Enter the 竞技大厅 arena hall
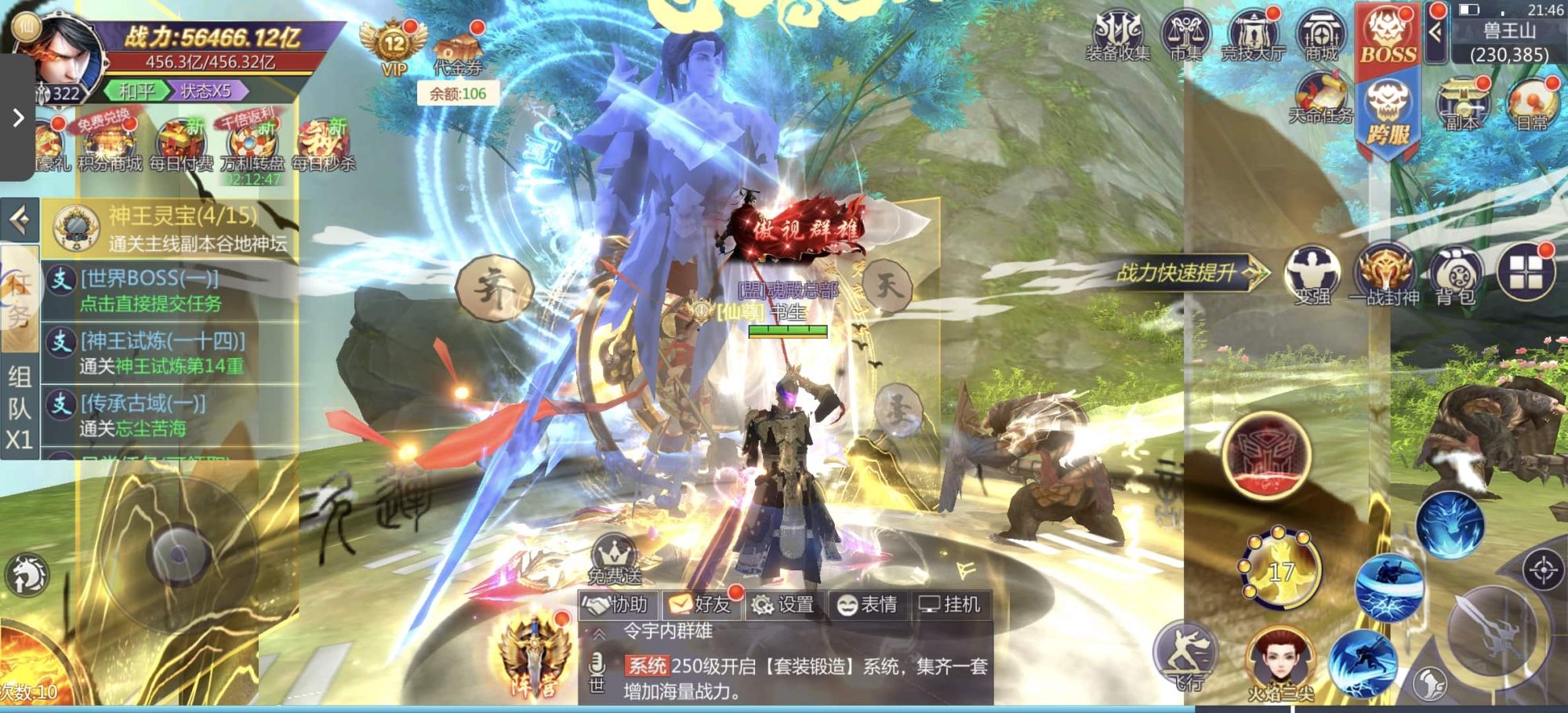This screenshot has height=713, width=1568. pyautogui.click(x=1253, y=35)
